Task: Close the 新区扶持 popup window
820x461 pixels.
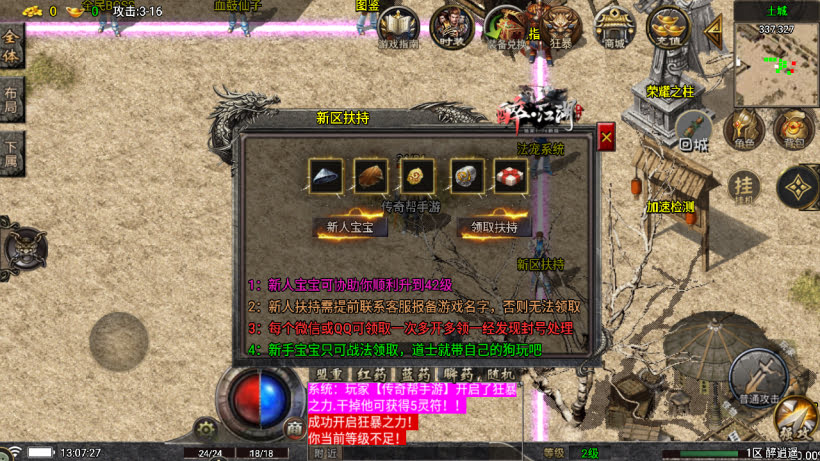Action: tap(606, 137)
